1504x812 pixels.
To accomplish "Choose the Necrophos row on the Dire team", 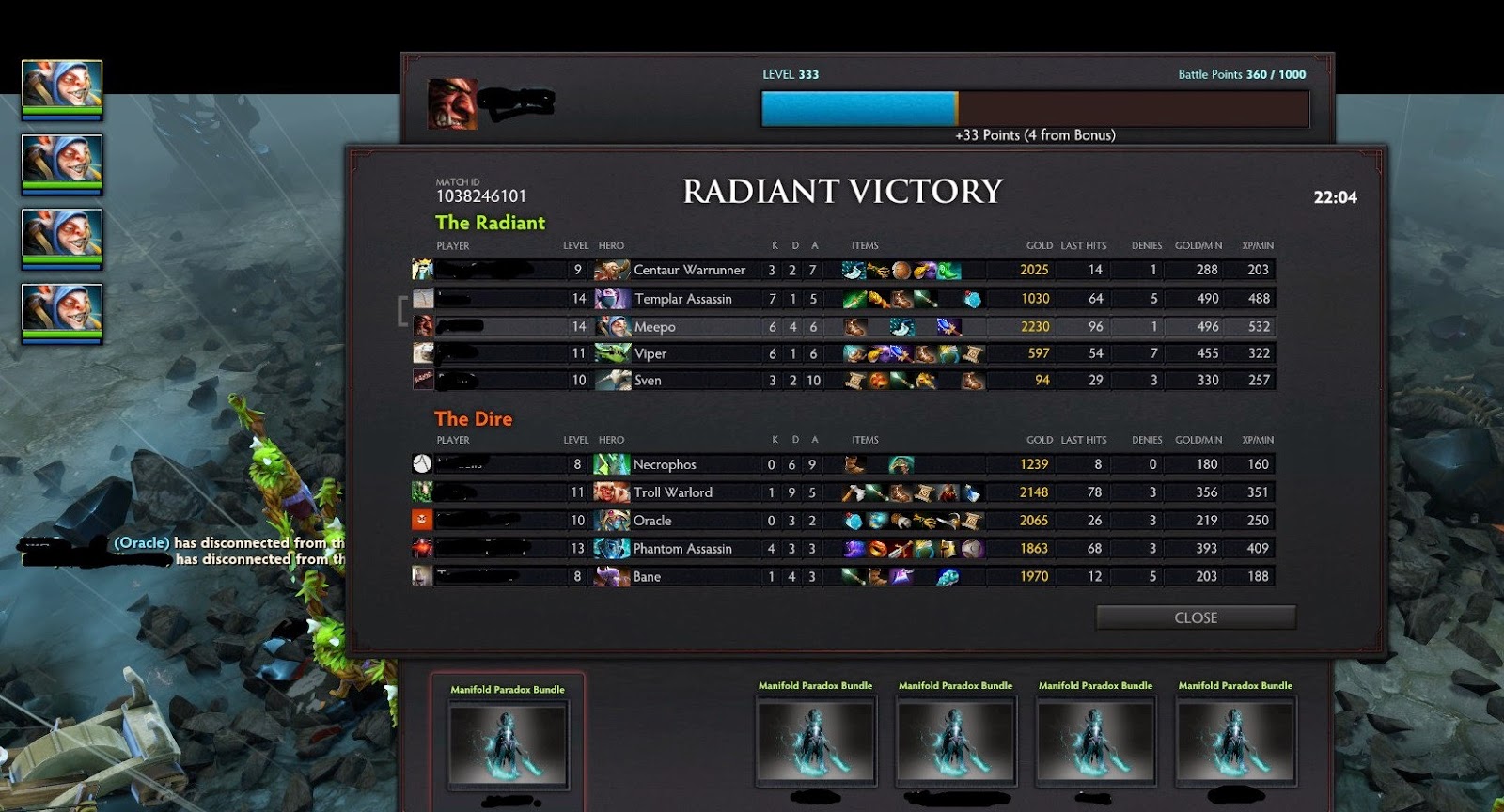I will (664, 464).
